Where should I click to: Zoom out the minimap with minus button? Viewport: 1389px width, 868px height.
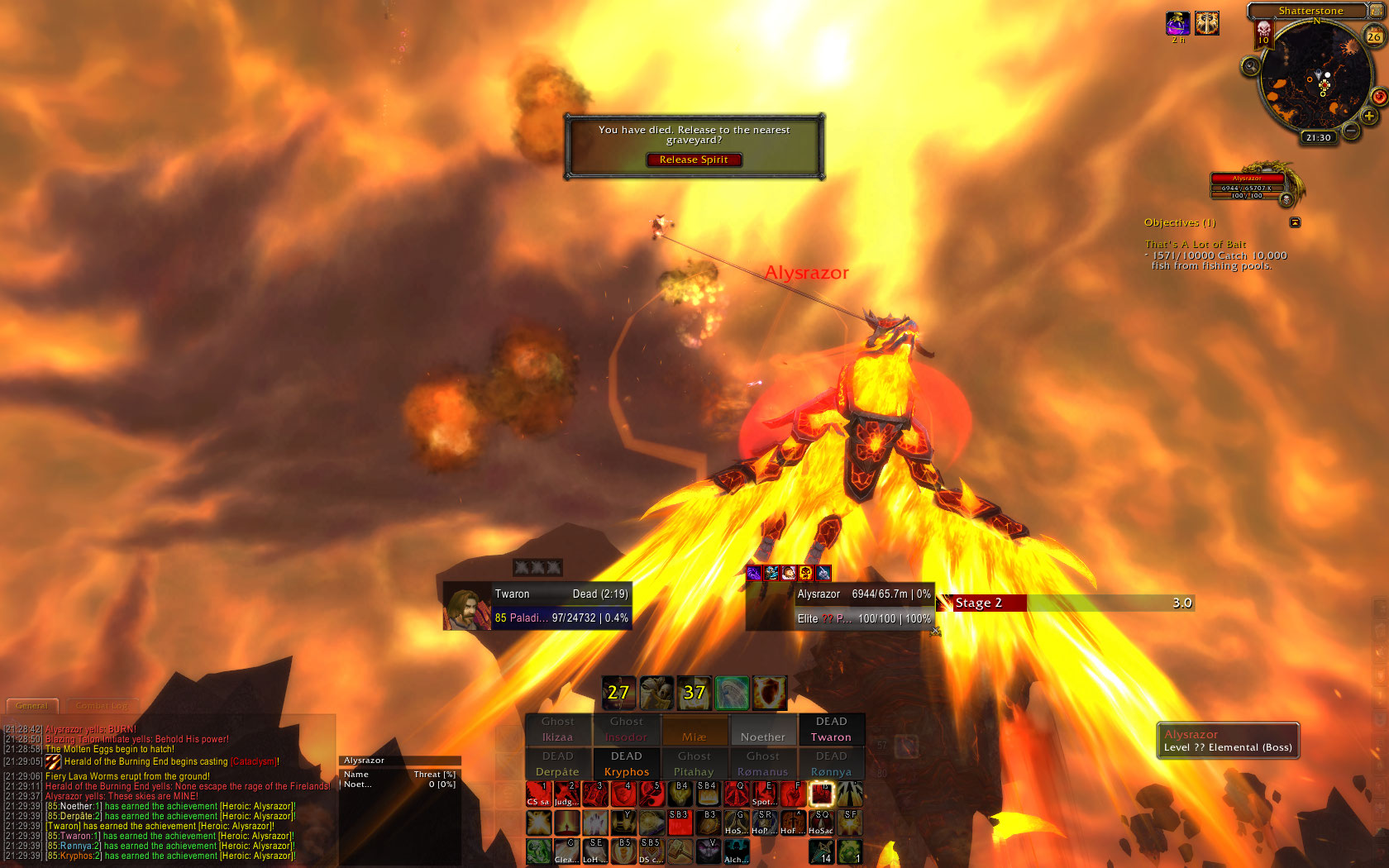(x=1351, y=131)
